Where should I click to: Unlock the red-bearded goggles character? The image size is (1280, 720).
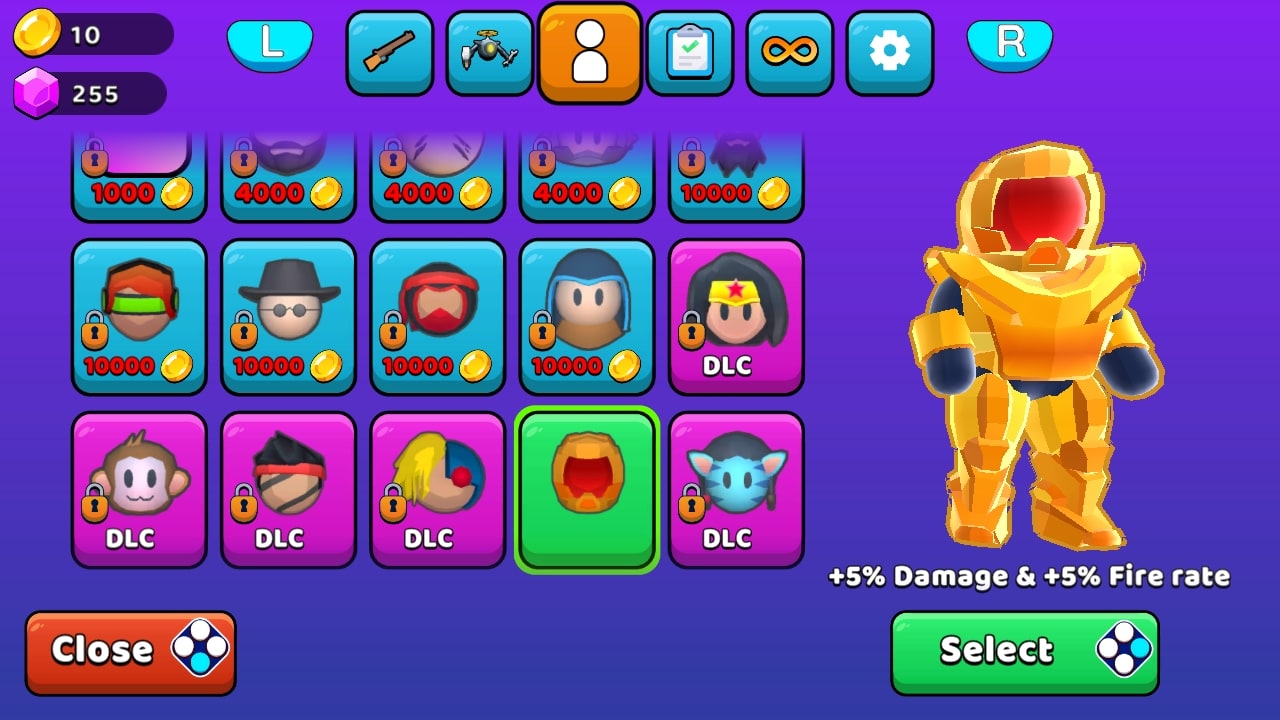tap(437, 316)
